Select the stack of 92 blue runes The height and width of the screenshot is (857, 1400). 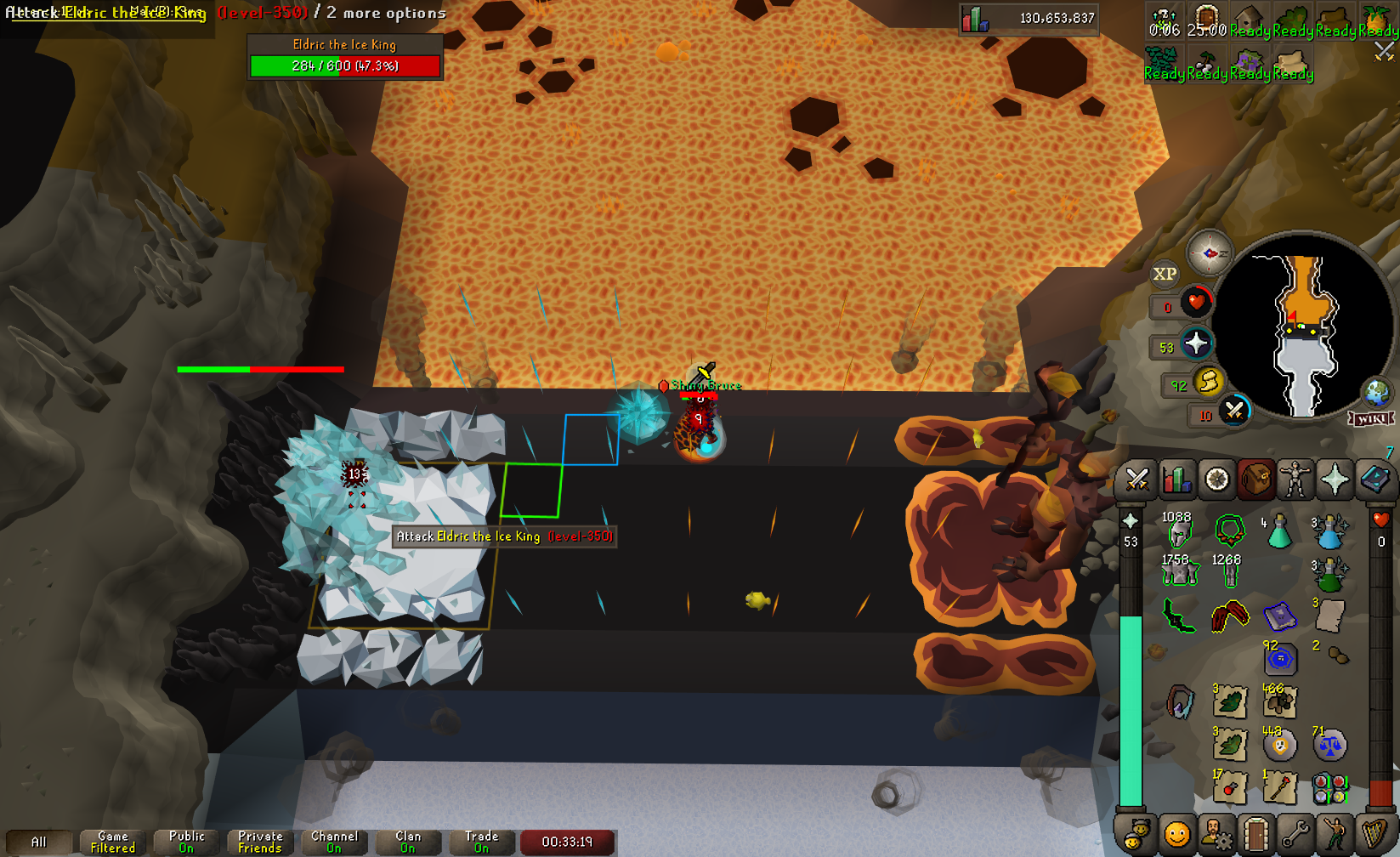pos(1279,659)
